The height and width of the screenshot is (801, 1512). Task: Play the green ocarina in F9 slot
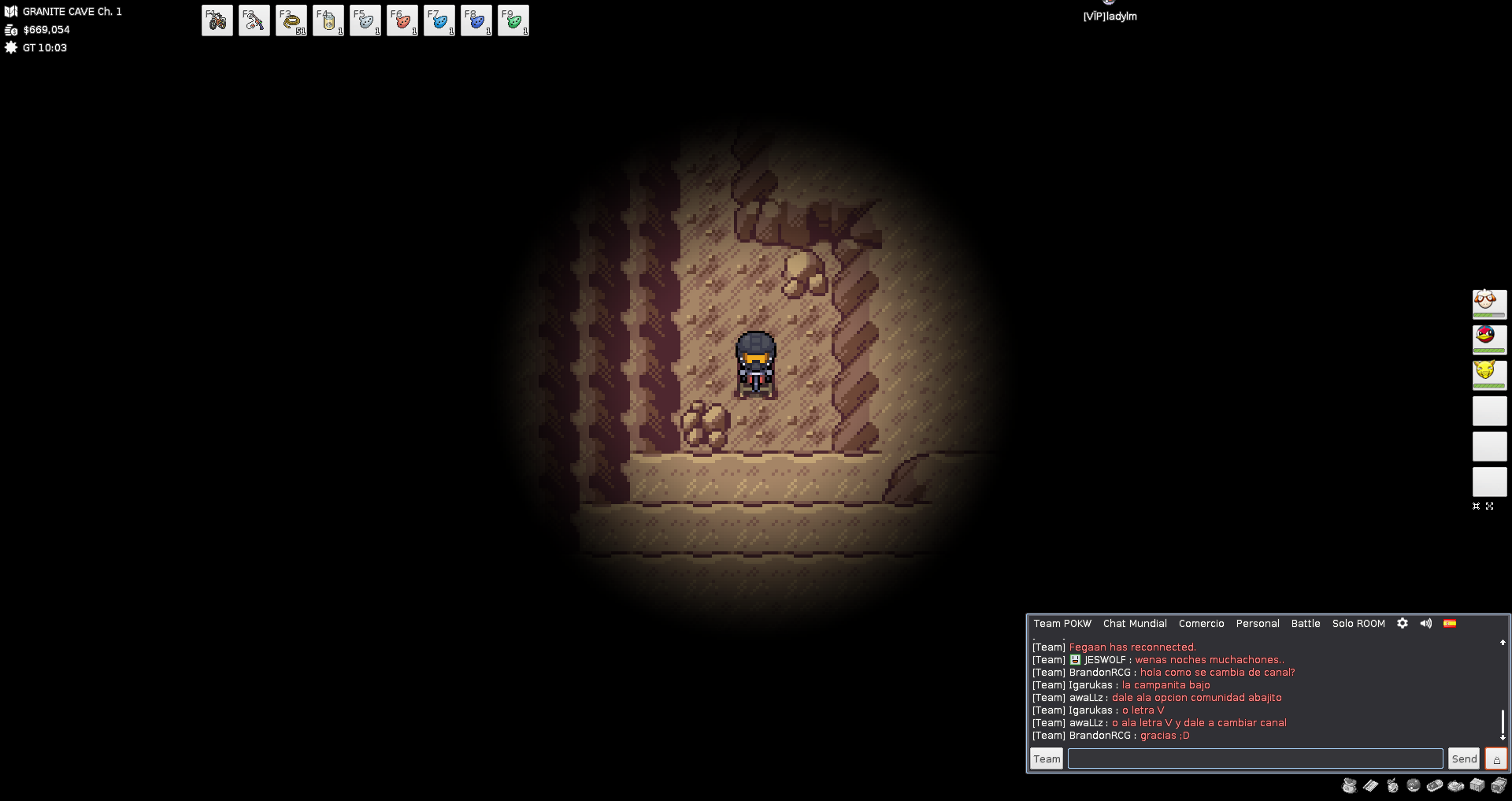(x=513, y=20)
